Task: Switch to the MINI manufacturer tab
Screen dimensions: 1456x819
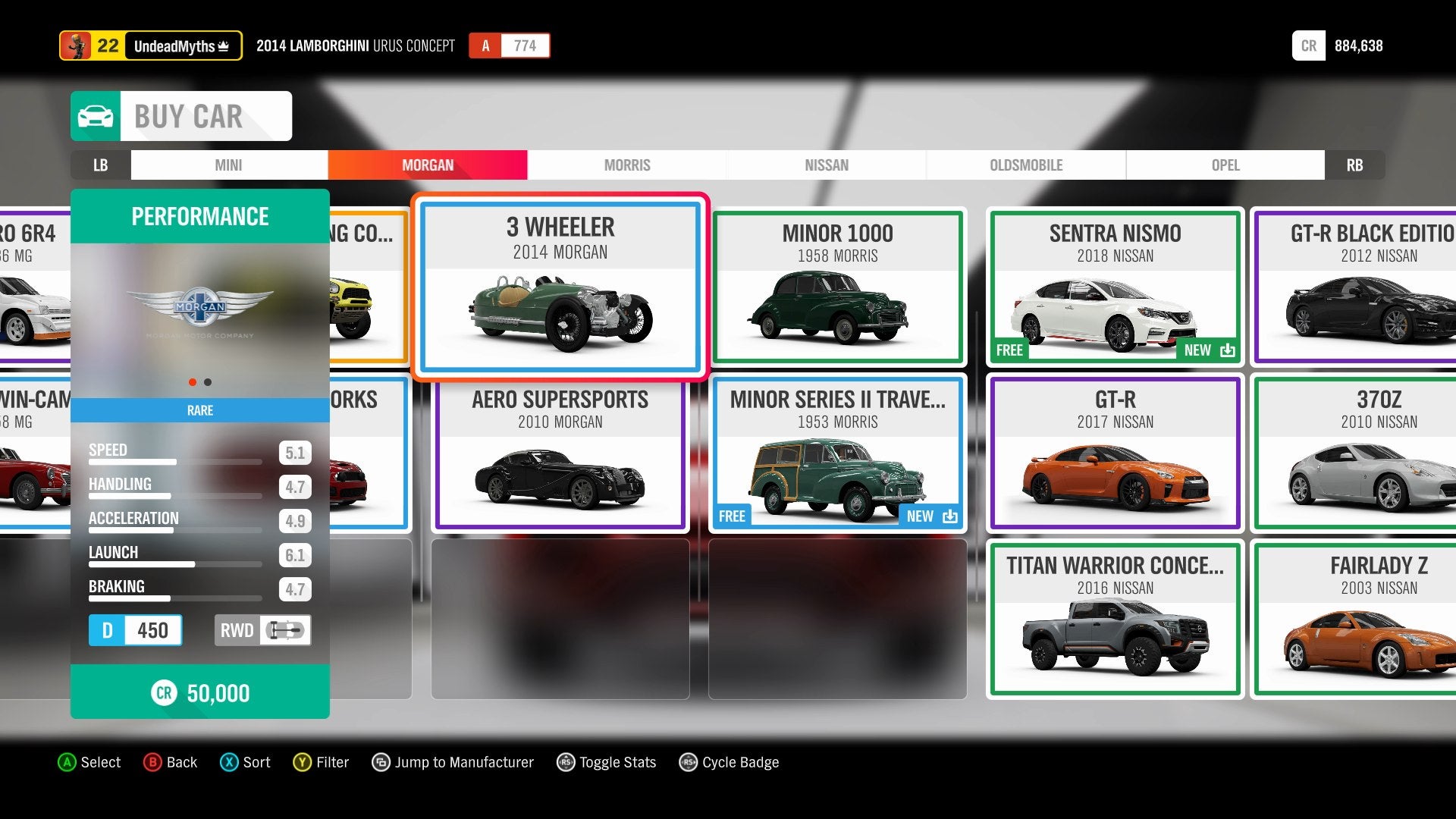Action: [x=228, y=165]
